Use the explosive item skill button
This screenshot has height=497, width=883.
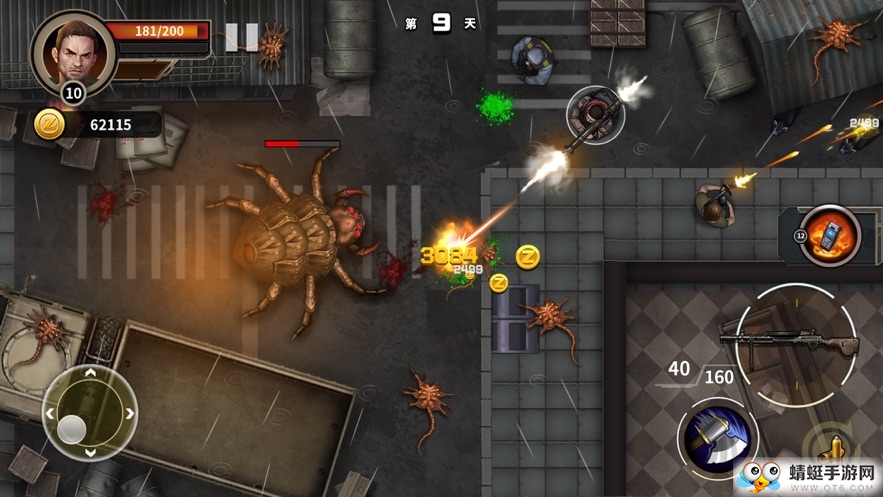coord(830,236)
